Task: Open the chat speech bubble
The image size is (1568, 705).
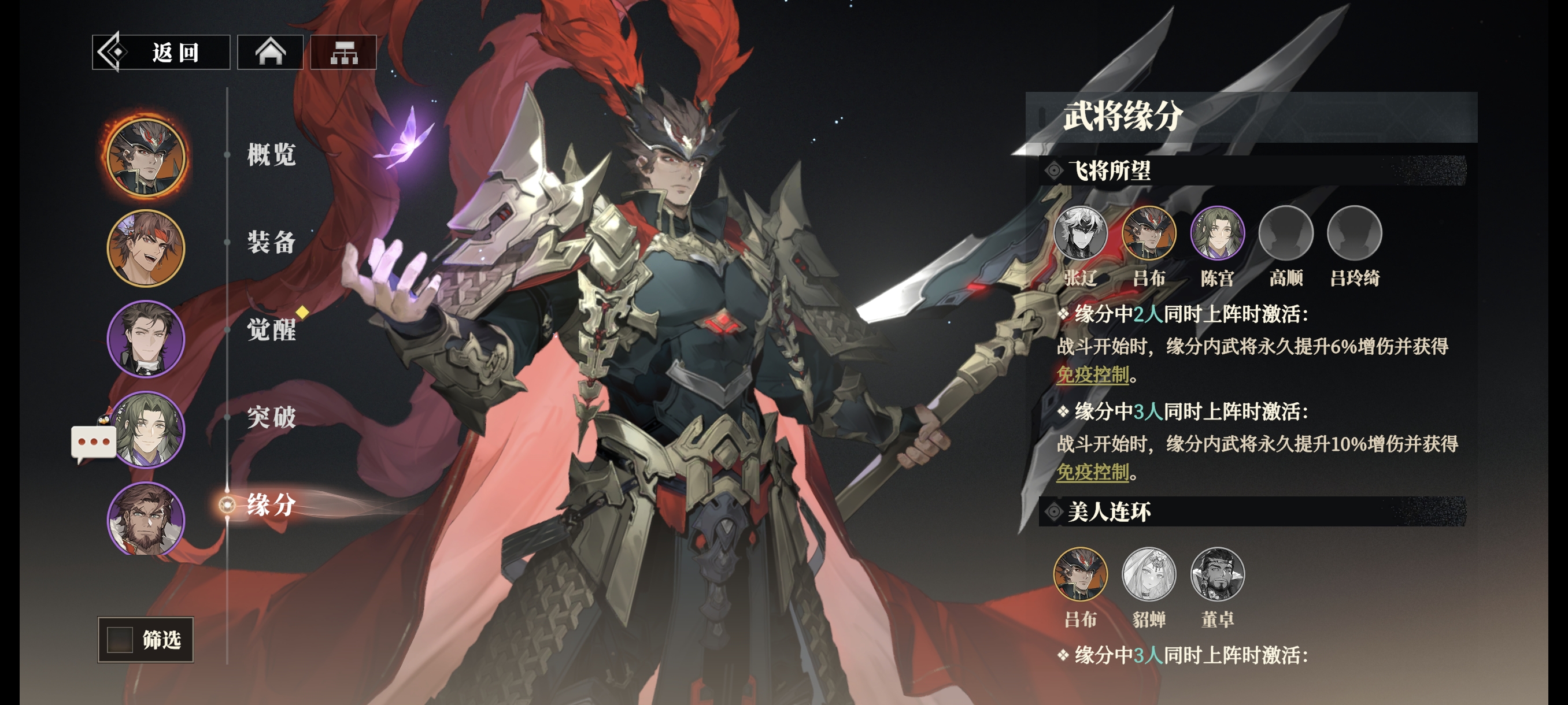Action: tap(94, 443)
